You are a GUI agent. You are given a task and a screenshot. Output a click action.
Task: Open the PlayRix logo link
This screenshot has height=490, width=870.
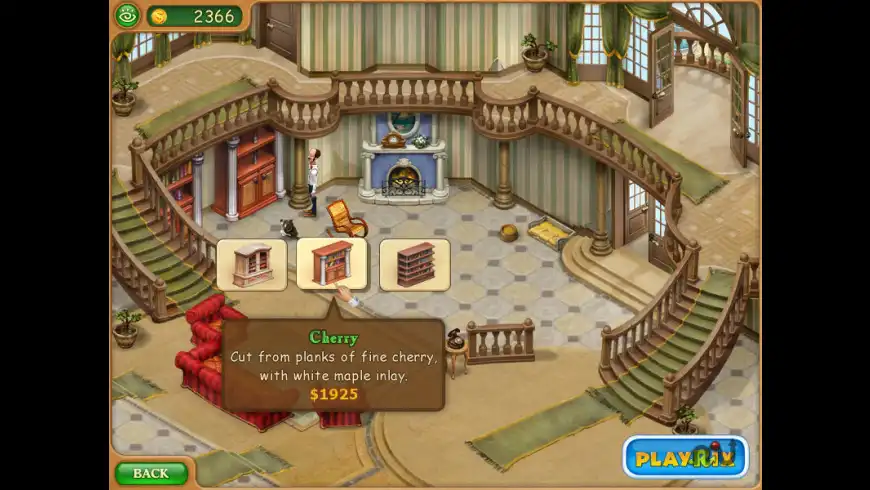click(x=686, y=457)
